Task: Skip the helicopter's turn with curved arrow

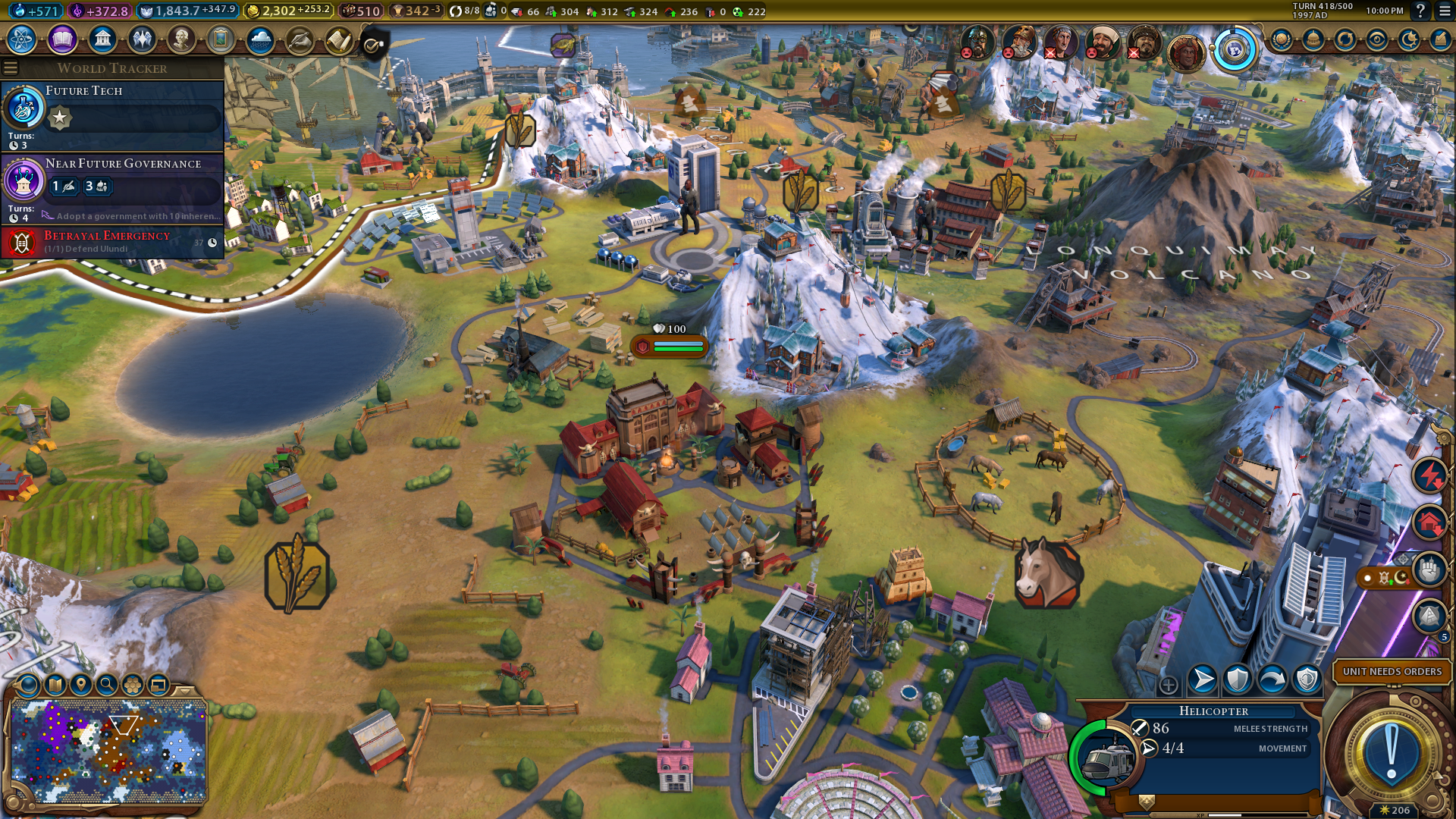Action: pos(1272,679)
